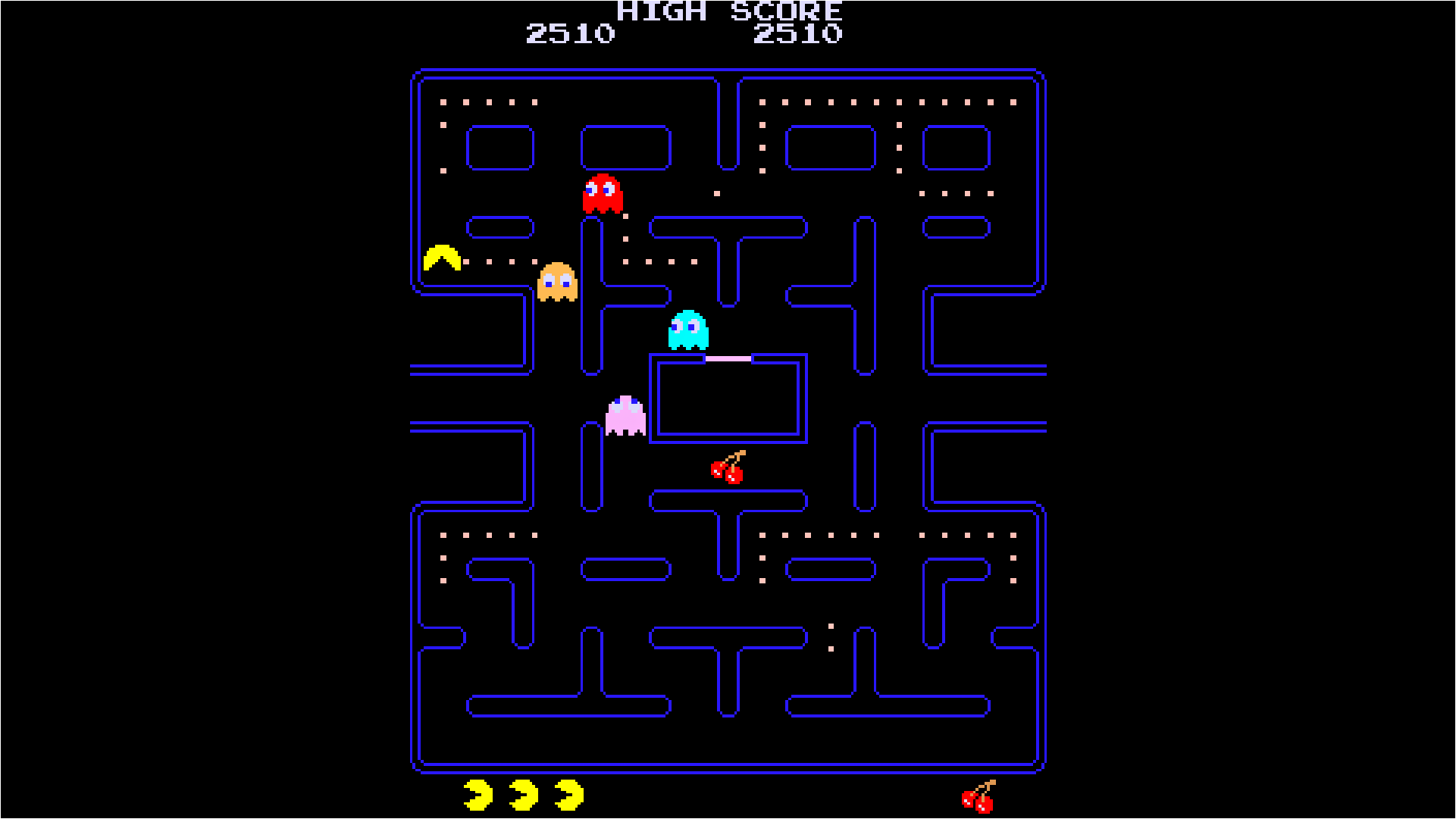Image resolution: width=1456 pixels, height=819 pixels.
Task: Click the player score 2510 on the left
Action: (571, 33)
